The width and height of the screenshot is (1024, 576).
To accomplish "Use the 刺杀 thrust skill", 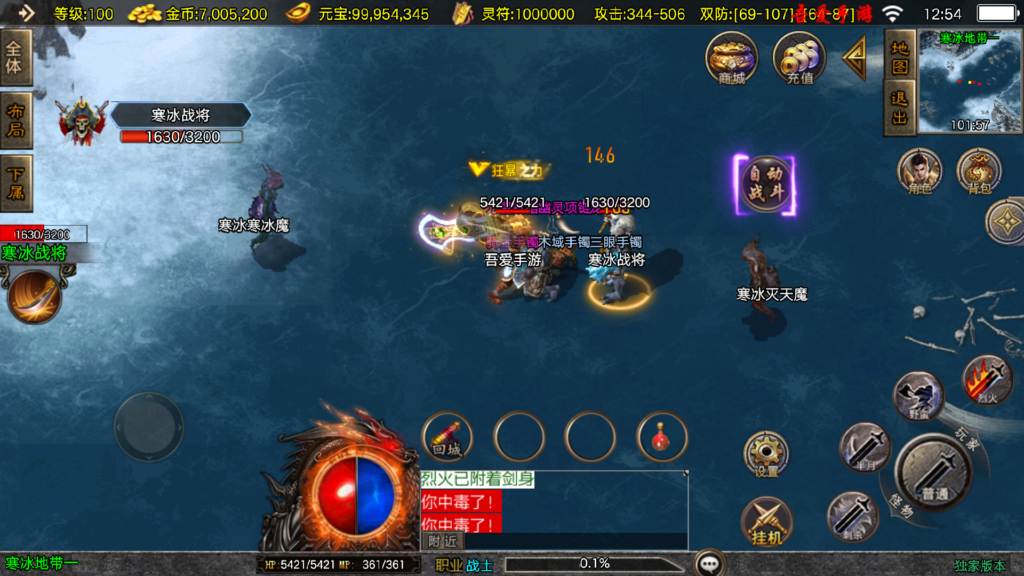I will point(852,516).
